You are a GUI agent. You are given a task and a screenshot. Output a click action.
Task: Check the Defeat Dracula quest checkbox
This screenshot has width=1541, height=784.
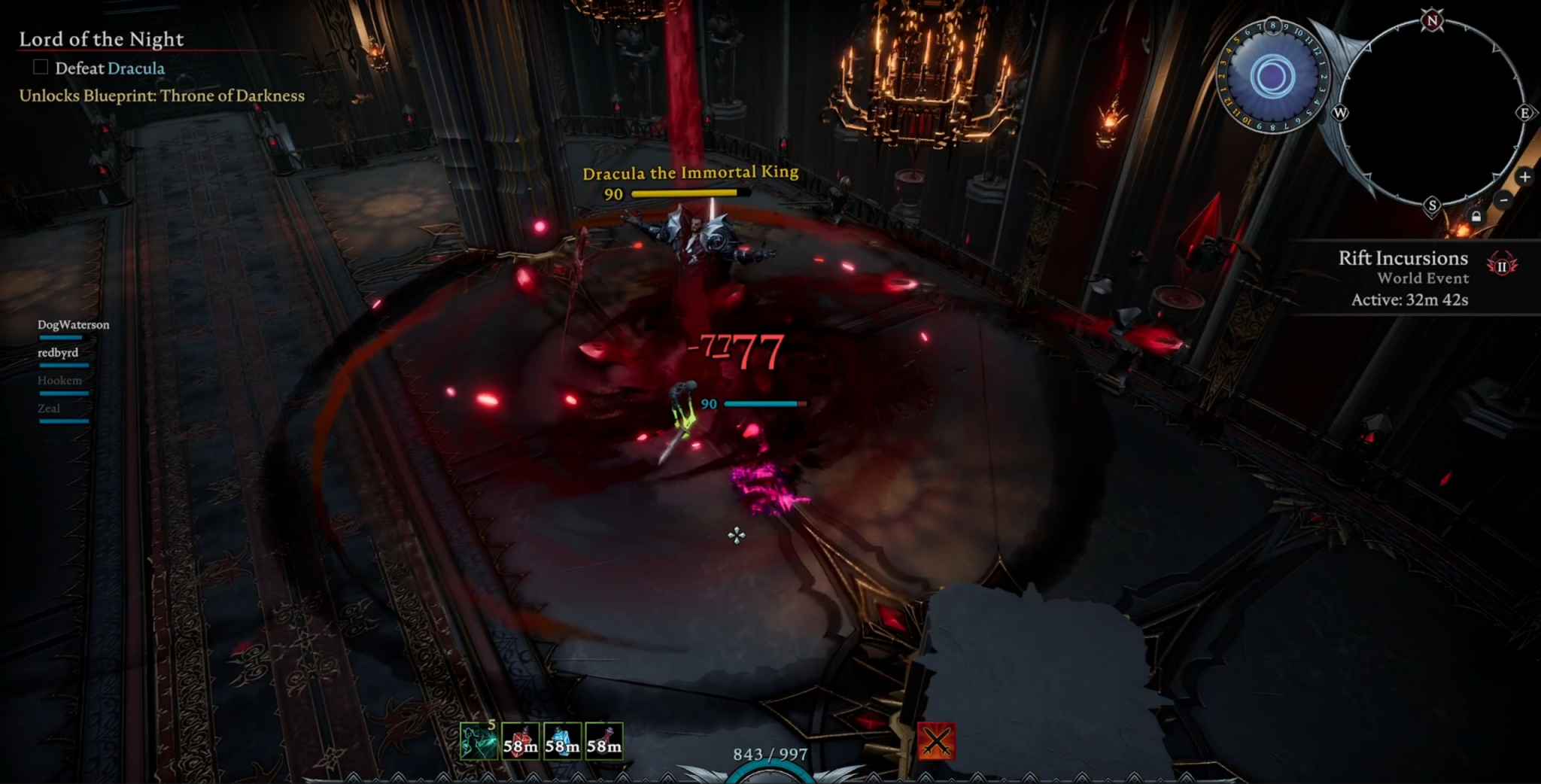(x=39, y=68)
